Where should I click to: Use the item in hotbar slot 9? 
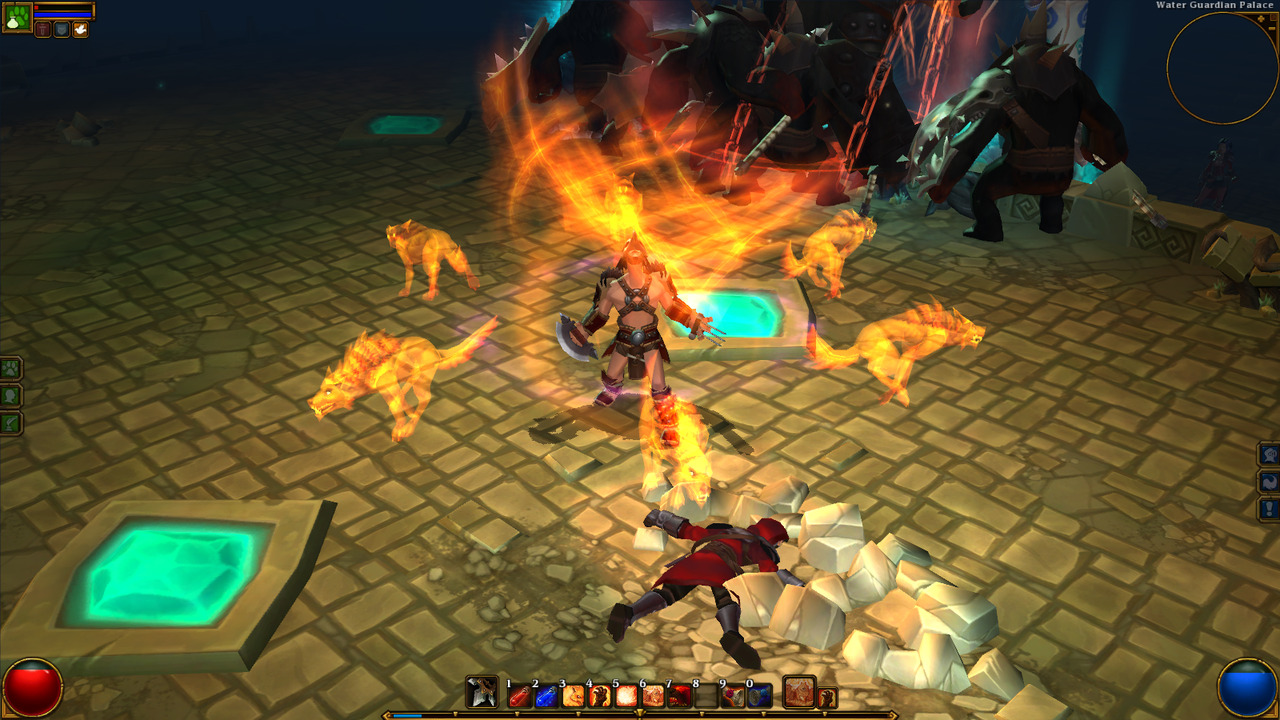pos(734,695)
